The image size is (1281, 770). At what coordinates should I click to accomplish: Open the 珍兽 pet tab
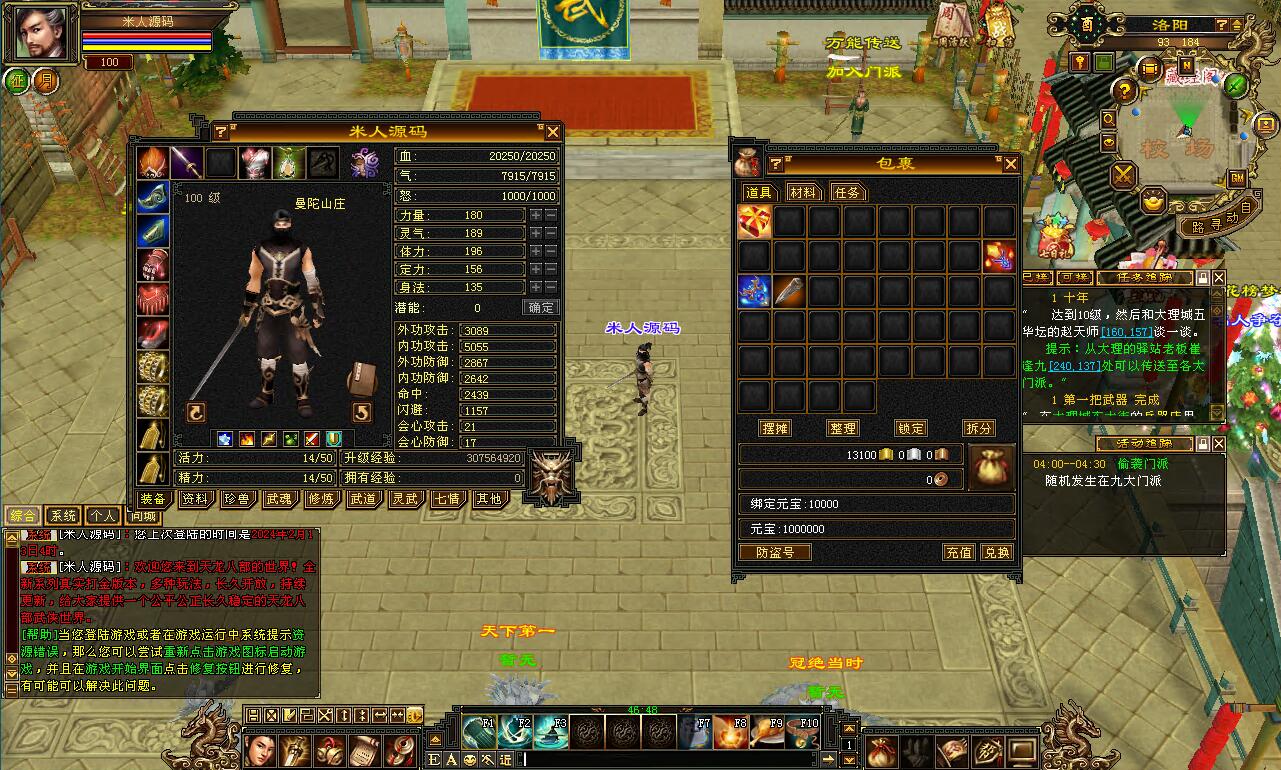236,498
